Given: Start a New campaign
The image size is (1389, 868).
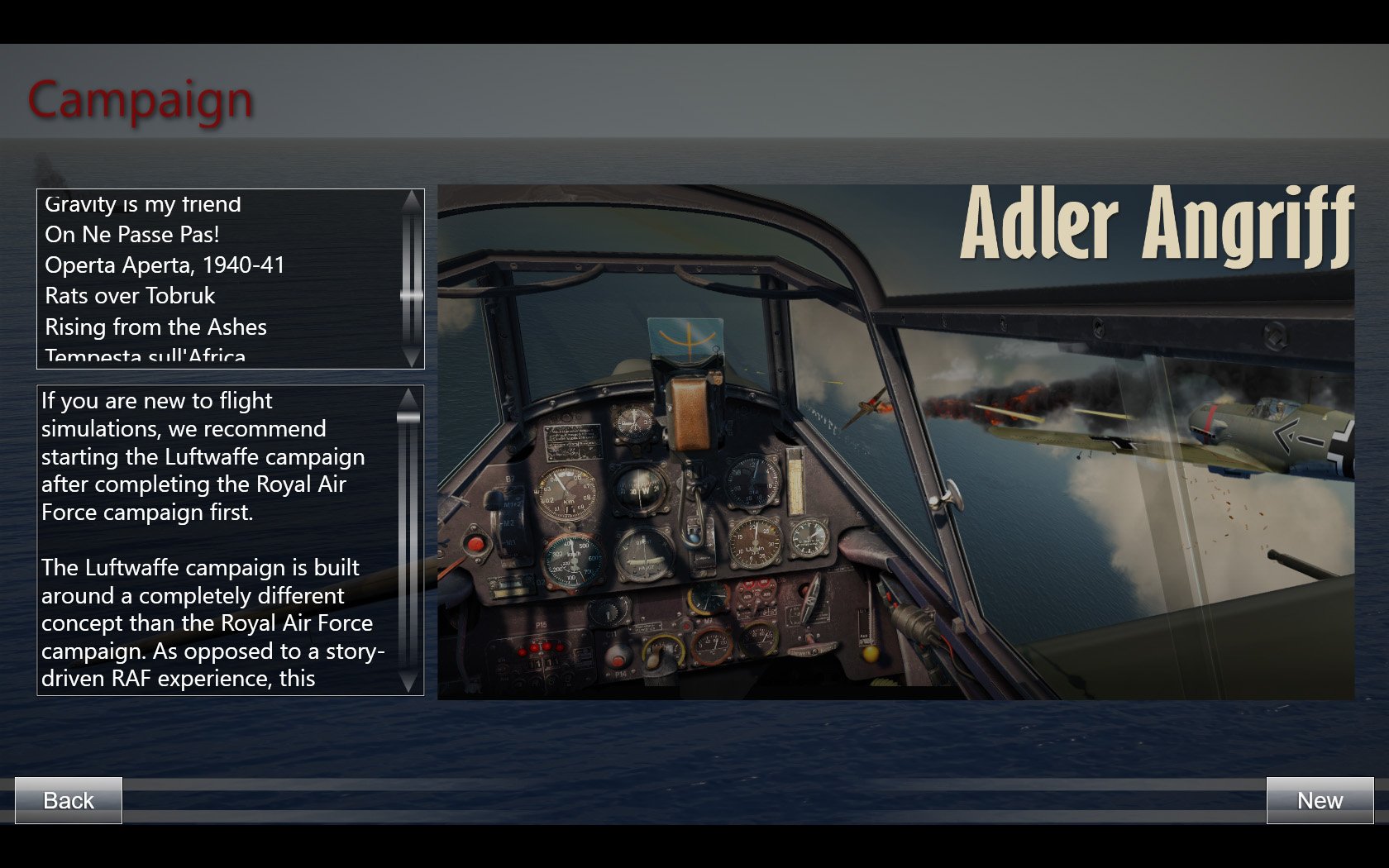Looking at the screenshot, I should pos(1320,800).
